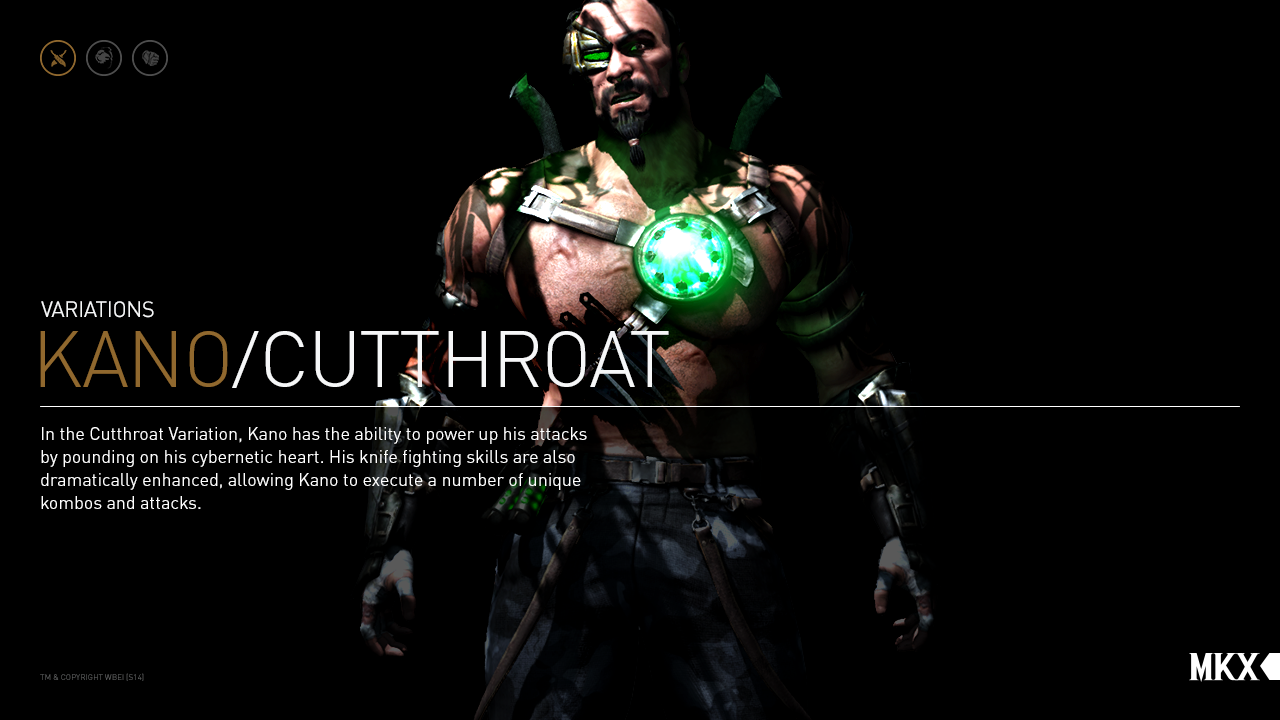The width and height of the screenshot is (1280, 720).
Task: Choose the clenched fist variation icon
Action: tap(150, 58)
